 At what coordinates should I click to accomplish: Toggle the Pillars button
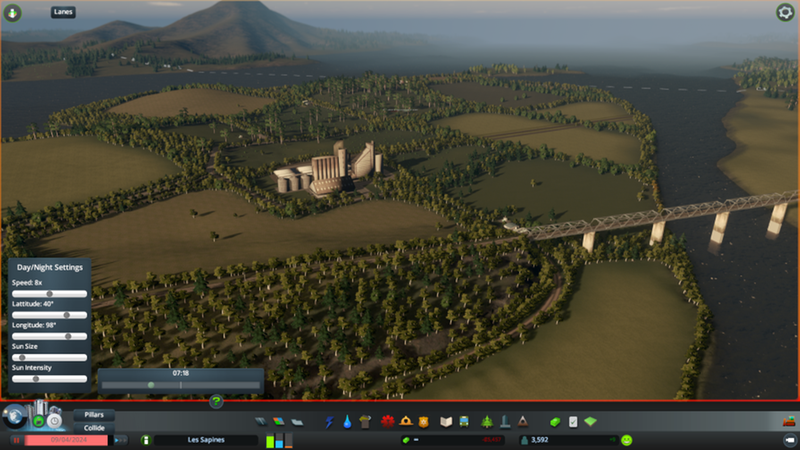click(x=94, y=414)
